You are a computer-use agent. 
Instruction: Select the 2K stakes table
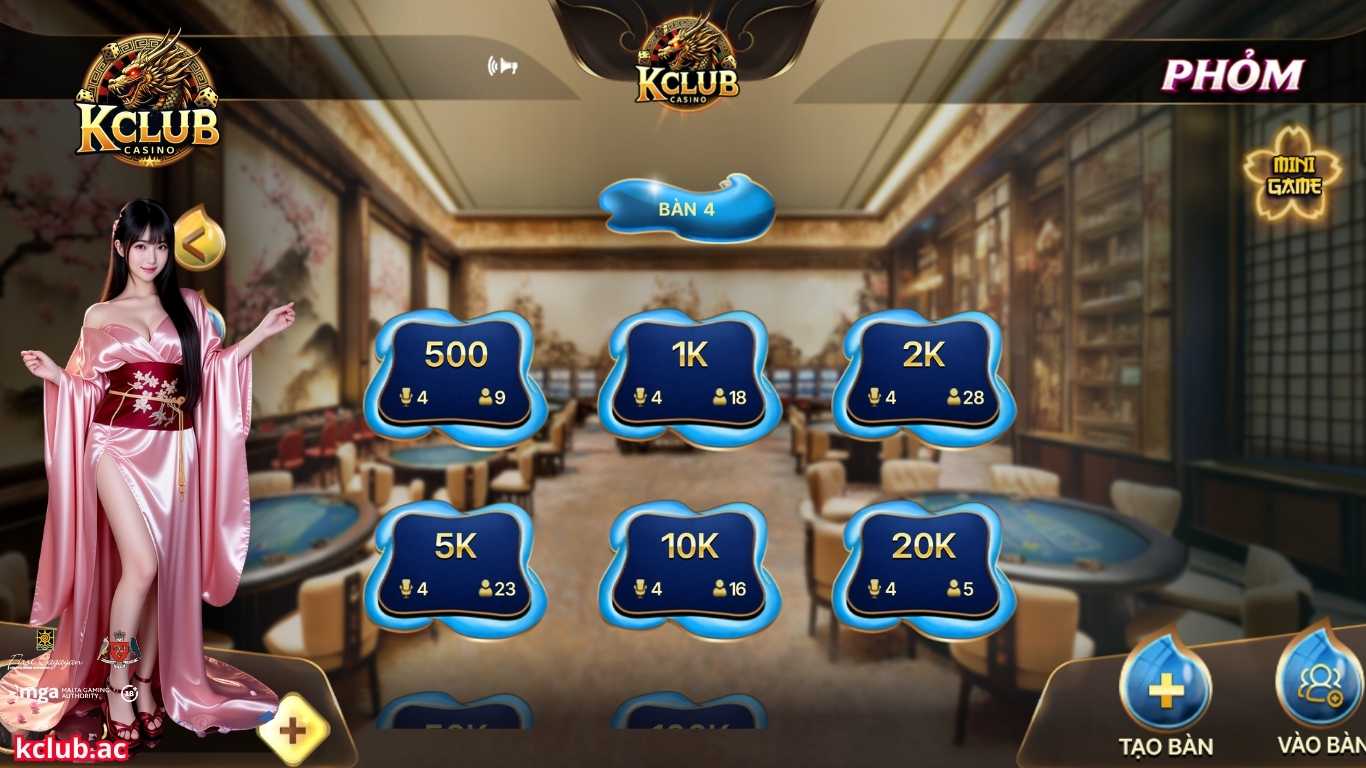(920, 370)
